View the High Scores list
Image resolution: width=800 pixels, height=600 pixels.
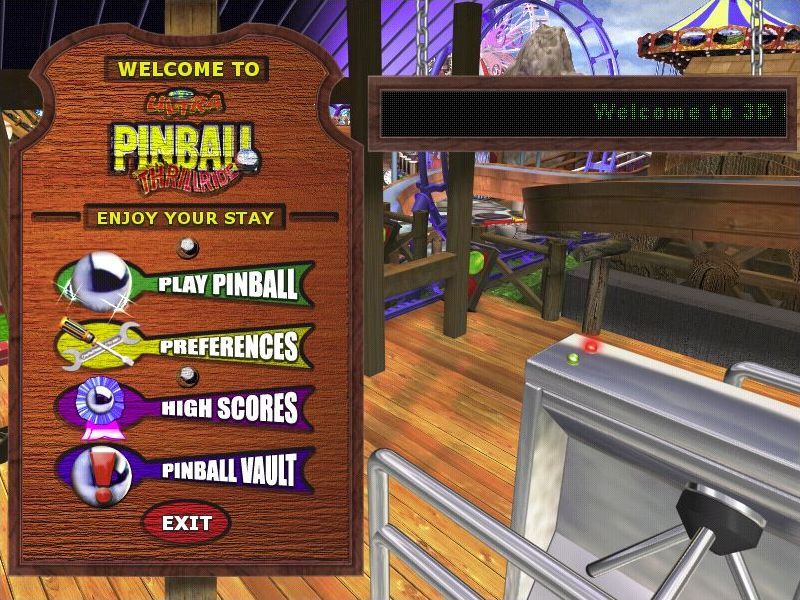(228, 407)
